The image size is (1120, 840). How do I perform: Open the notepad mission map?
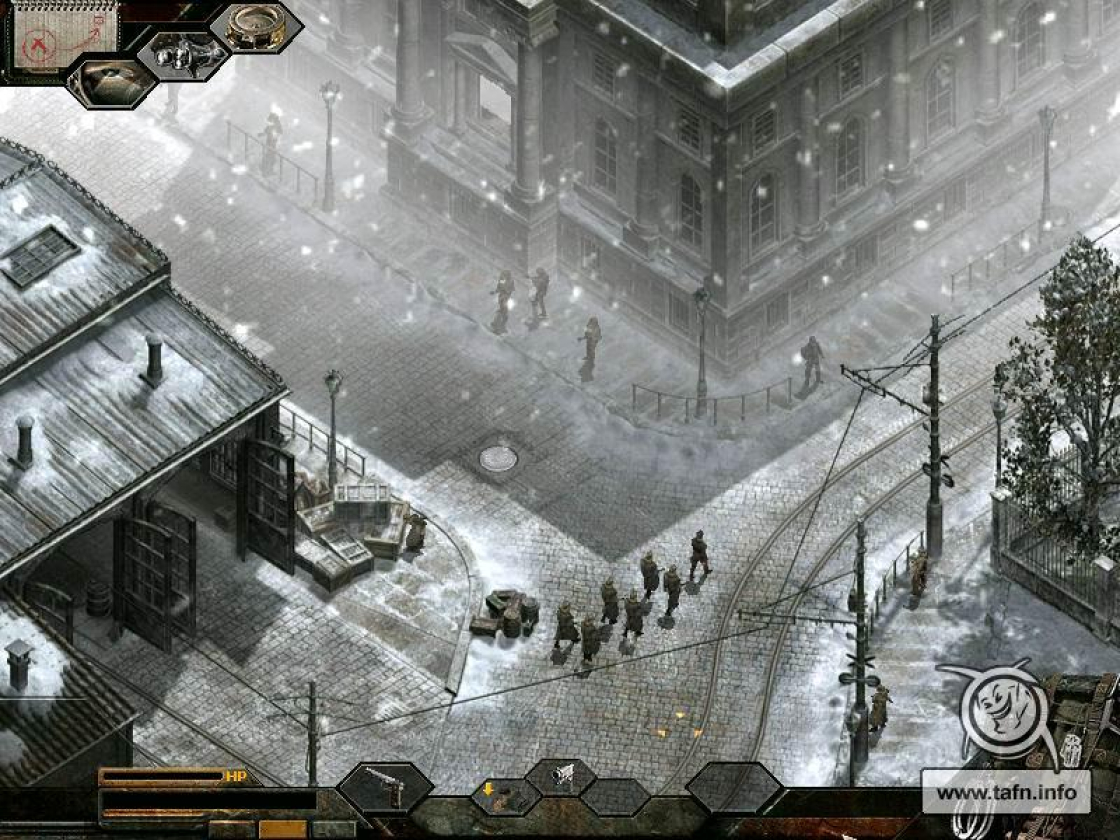(x=62, y=36)
